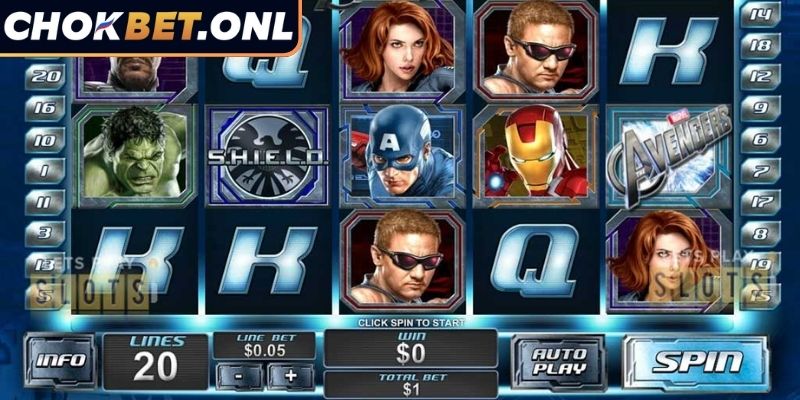Click payline 6 marker
This screenshot has width=800, height=400.
(x=762, y=140)
